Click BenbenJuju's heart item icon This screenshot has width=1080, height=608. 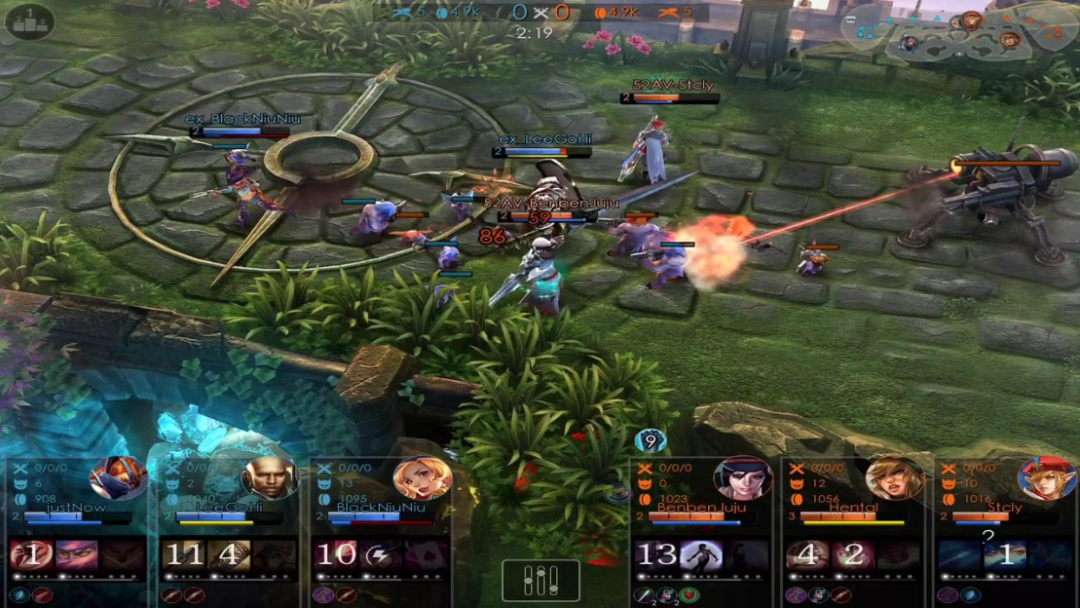coord(690,595)
